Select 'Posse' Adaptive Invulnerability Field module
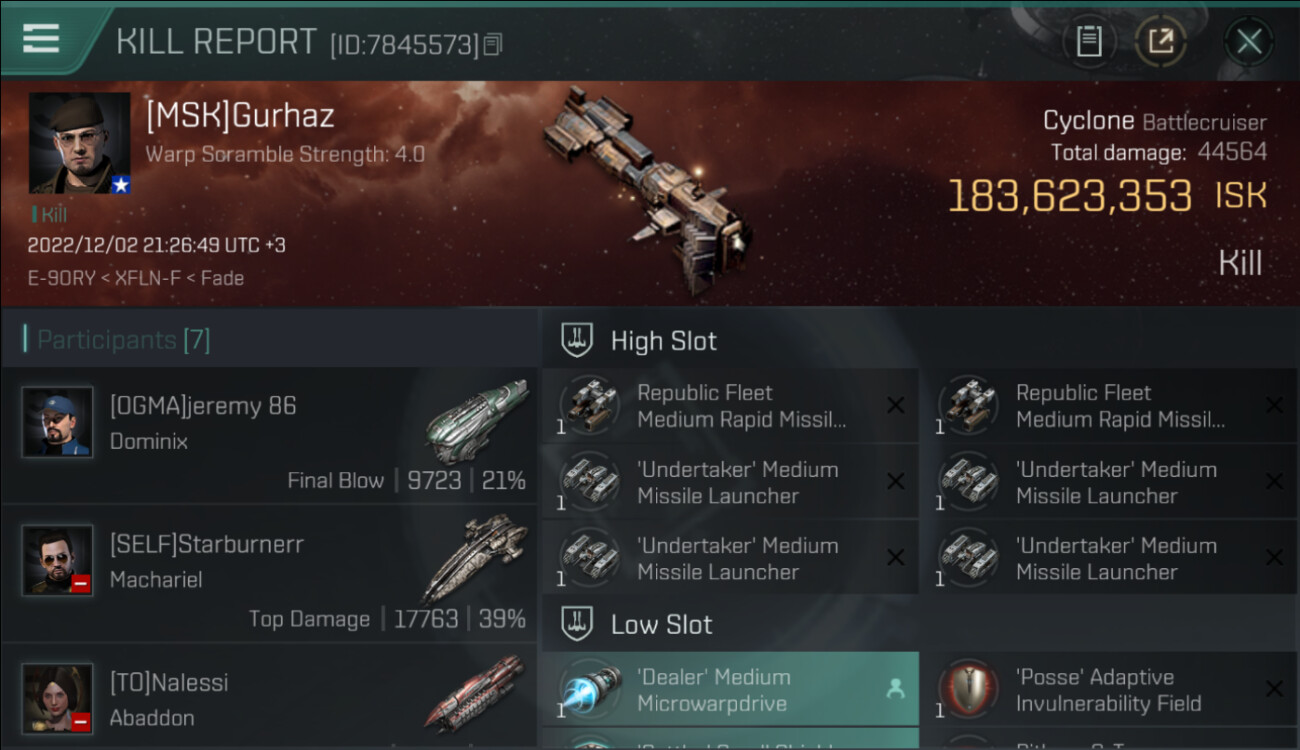The image size is (1300, 750). tap(1108, 690)
